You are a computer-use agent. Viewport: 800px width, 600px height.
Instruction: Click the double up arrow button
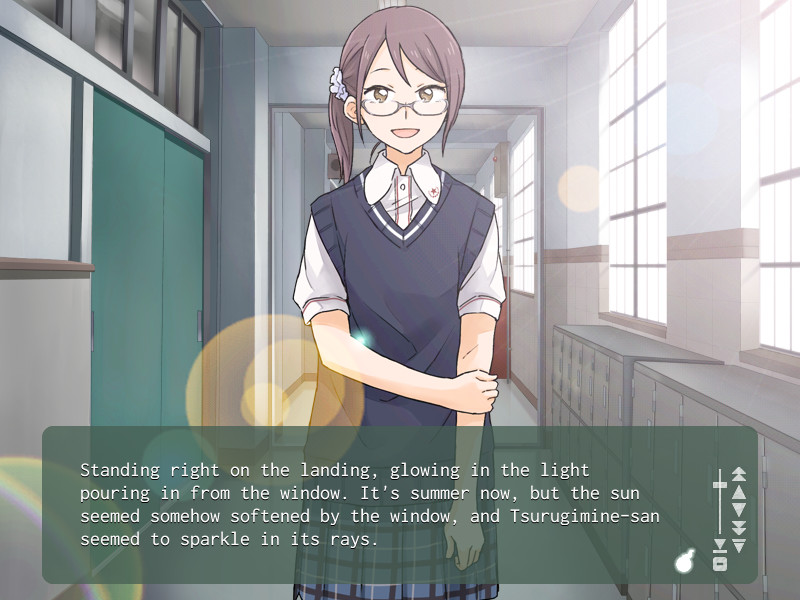tap(739, 473)
